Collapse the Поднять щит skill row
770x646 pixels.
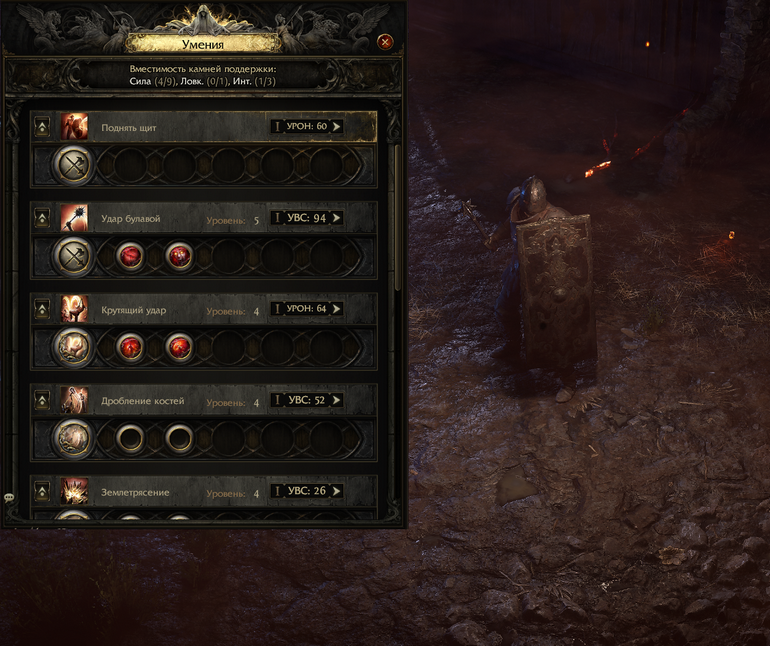pyautogui.click(x=42, y=127)
